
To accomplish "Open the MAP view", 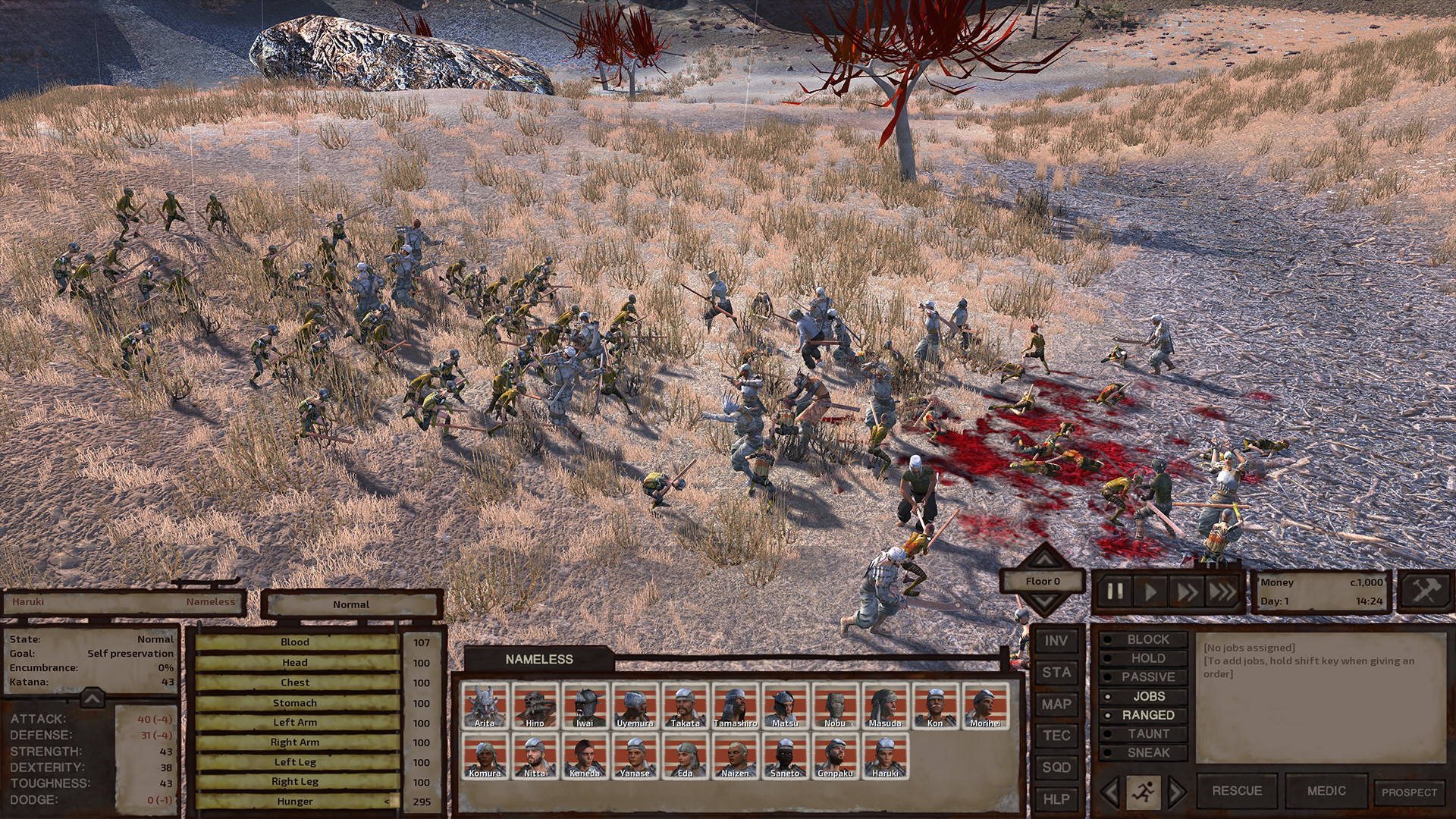I will (1056, 704).
